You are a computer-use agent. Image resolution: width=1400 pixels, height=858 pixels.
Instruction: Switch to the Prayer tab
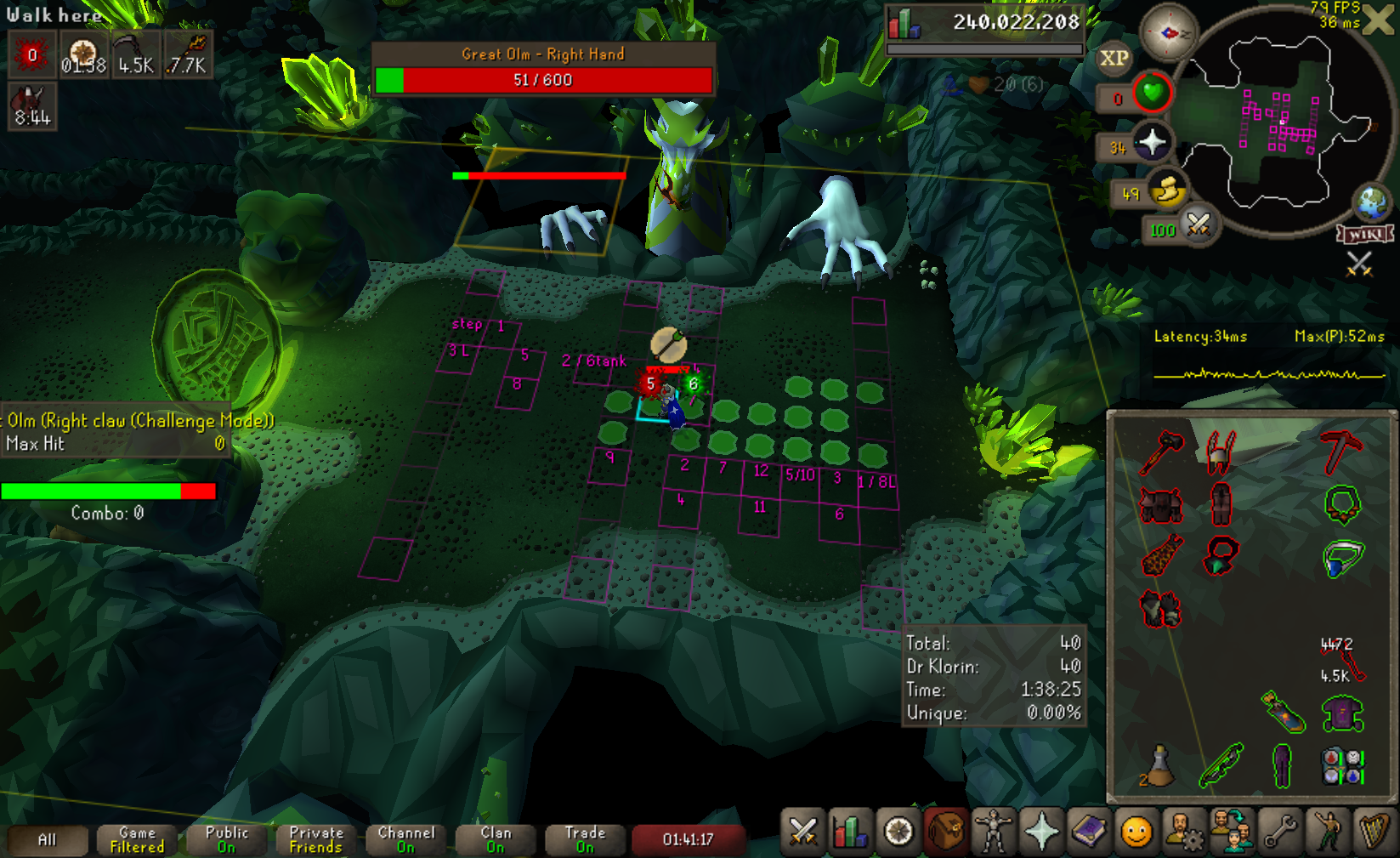pyautogui.click(x=1041, y=832)
